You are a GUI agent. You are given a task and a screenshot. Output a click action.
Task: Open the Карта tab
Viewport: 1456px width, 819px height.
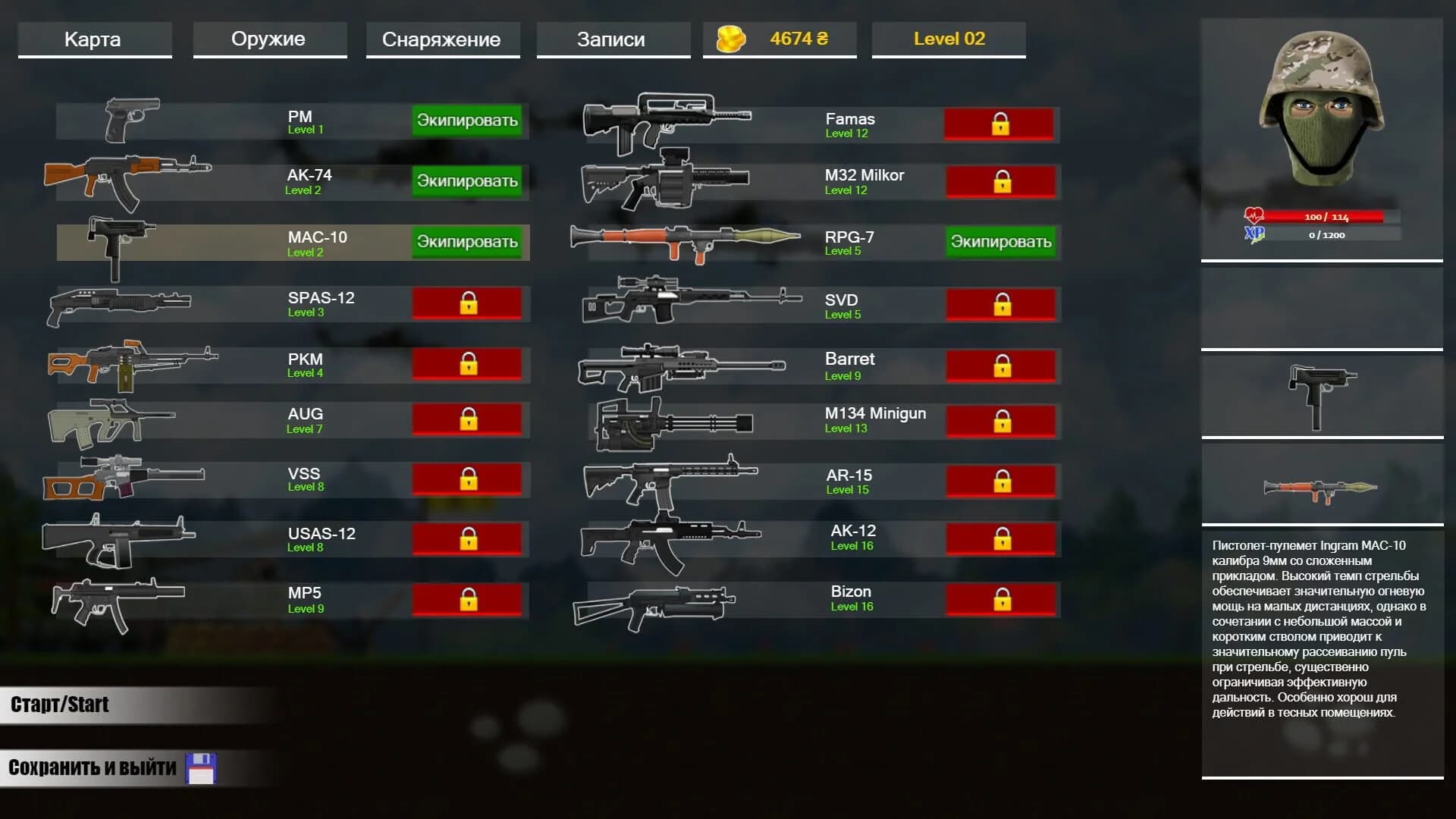click(94, 39)
